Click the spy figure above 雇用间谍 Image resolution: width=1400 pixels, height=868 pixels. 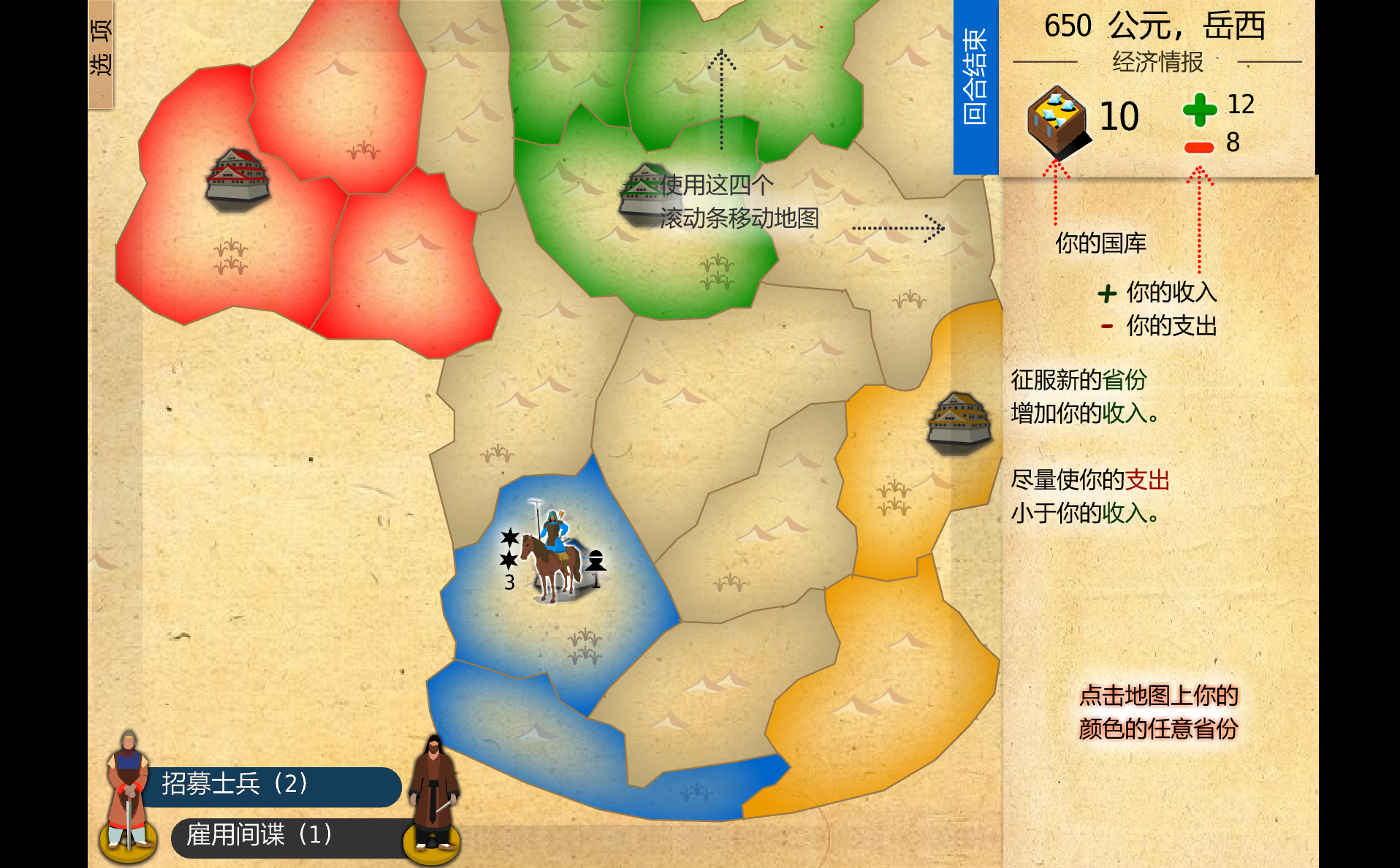click(433, 796)
